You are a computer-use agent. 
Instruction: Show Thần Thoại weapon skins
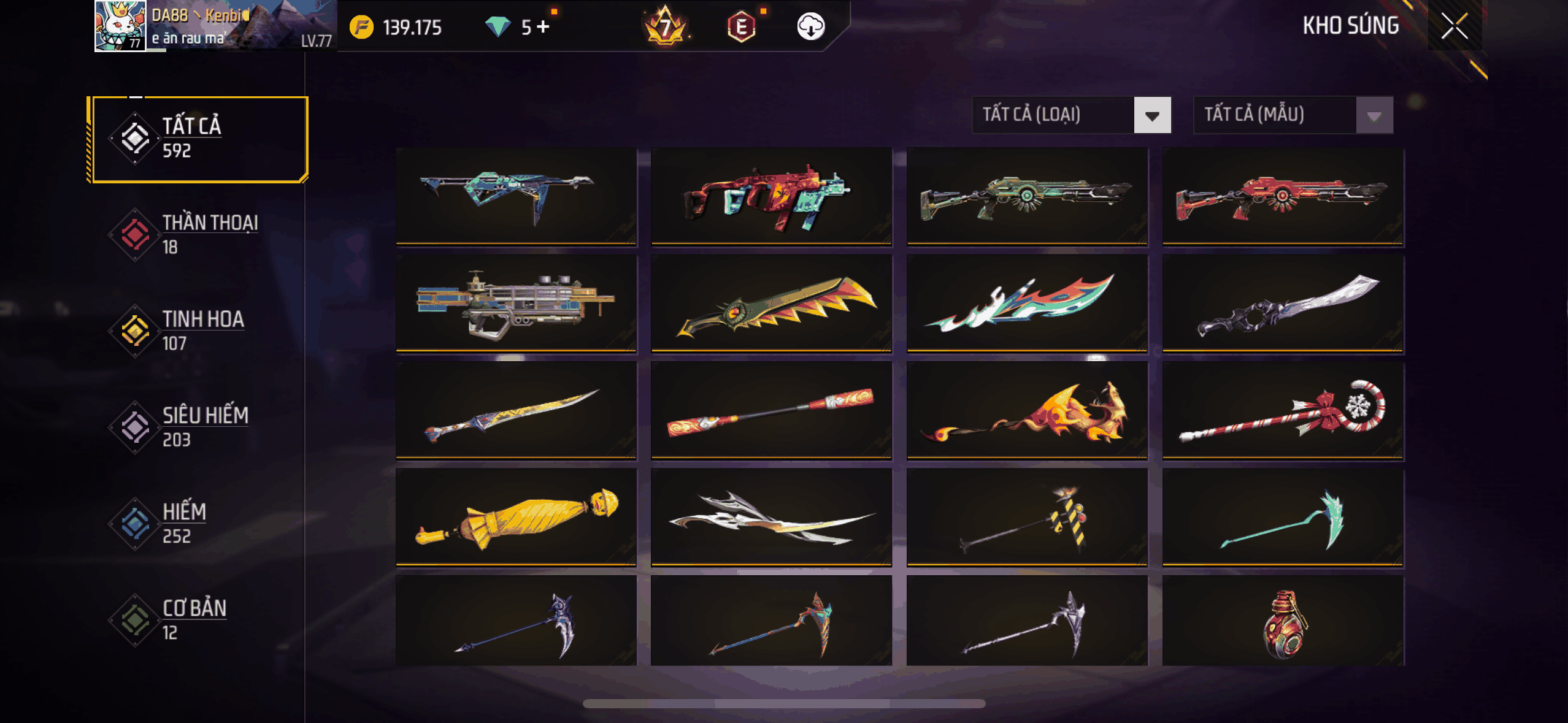click(198, 235)
